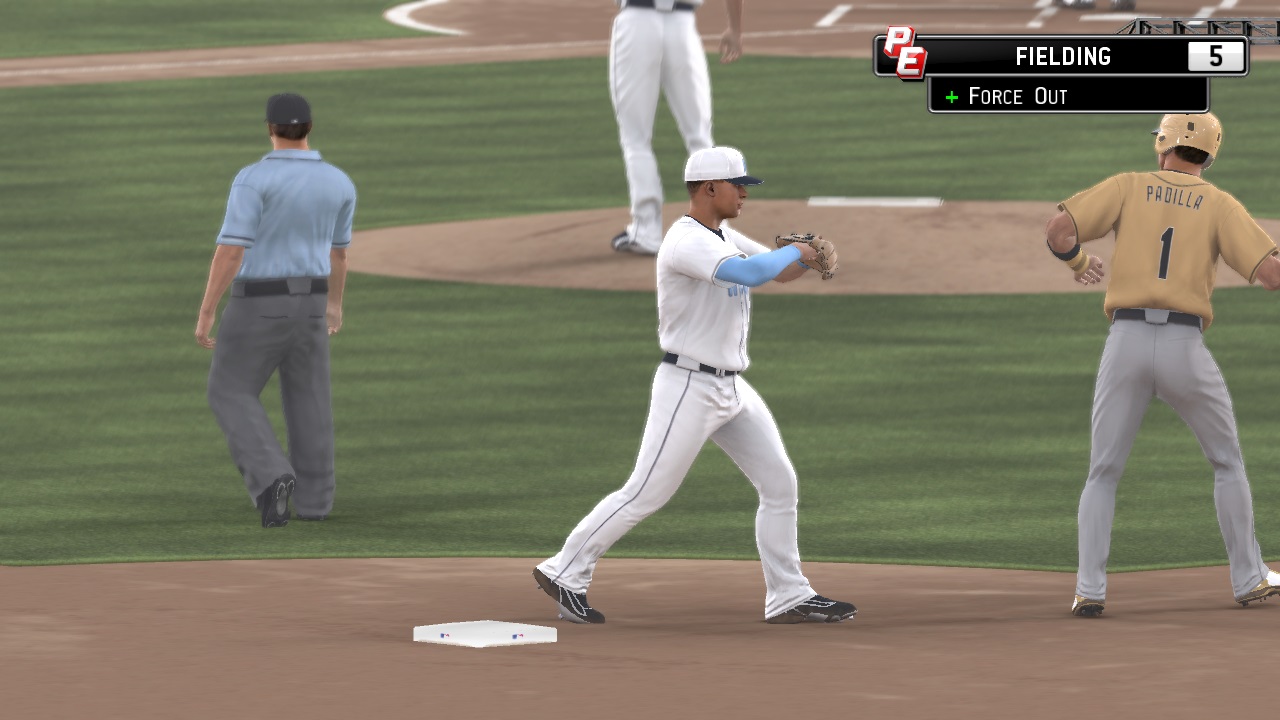
Task: Click the PE performance evaluator icon
Action: (904, 52)
